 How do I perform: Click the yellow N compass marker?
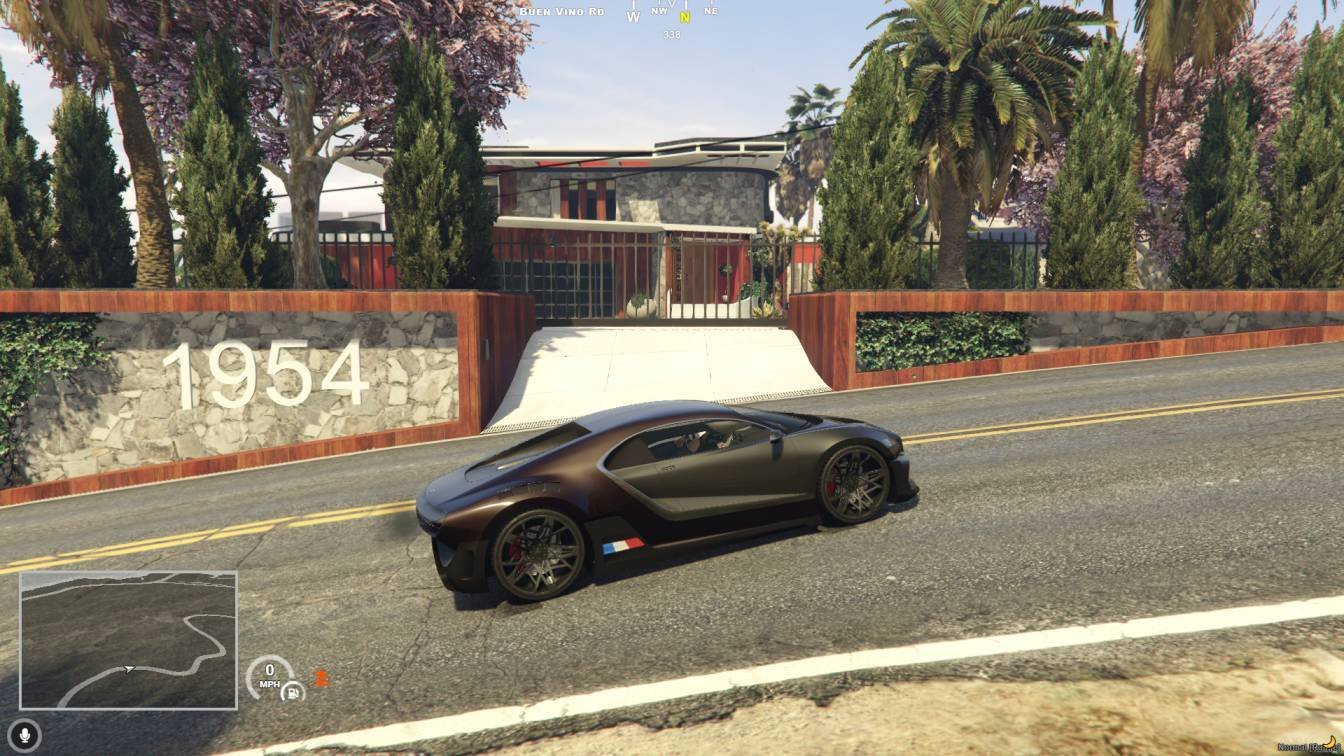pos(685,17)
